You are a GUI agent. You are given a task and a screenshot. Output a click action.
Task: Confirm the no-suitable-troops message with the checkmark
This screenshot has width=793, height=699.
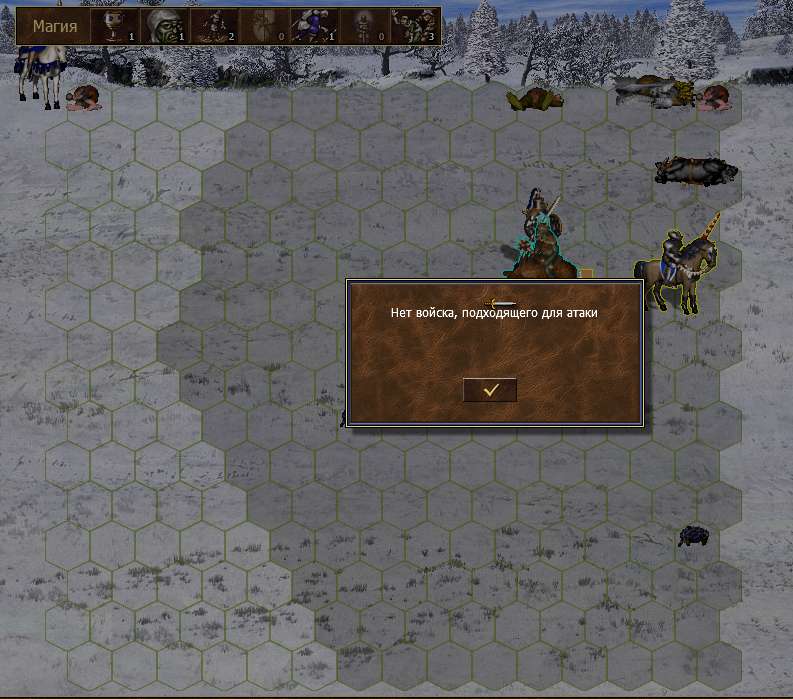(x=490, y=390)
